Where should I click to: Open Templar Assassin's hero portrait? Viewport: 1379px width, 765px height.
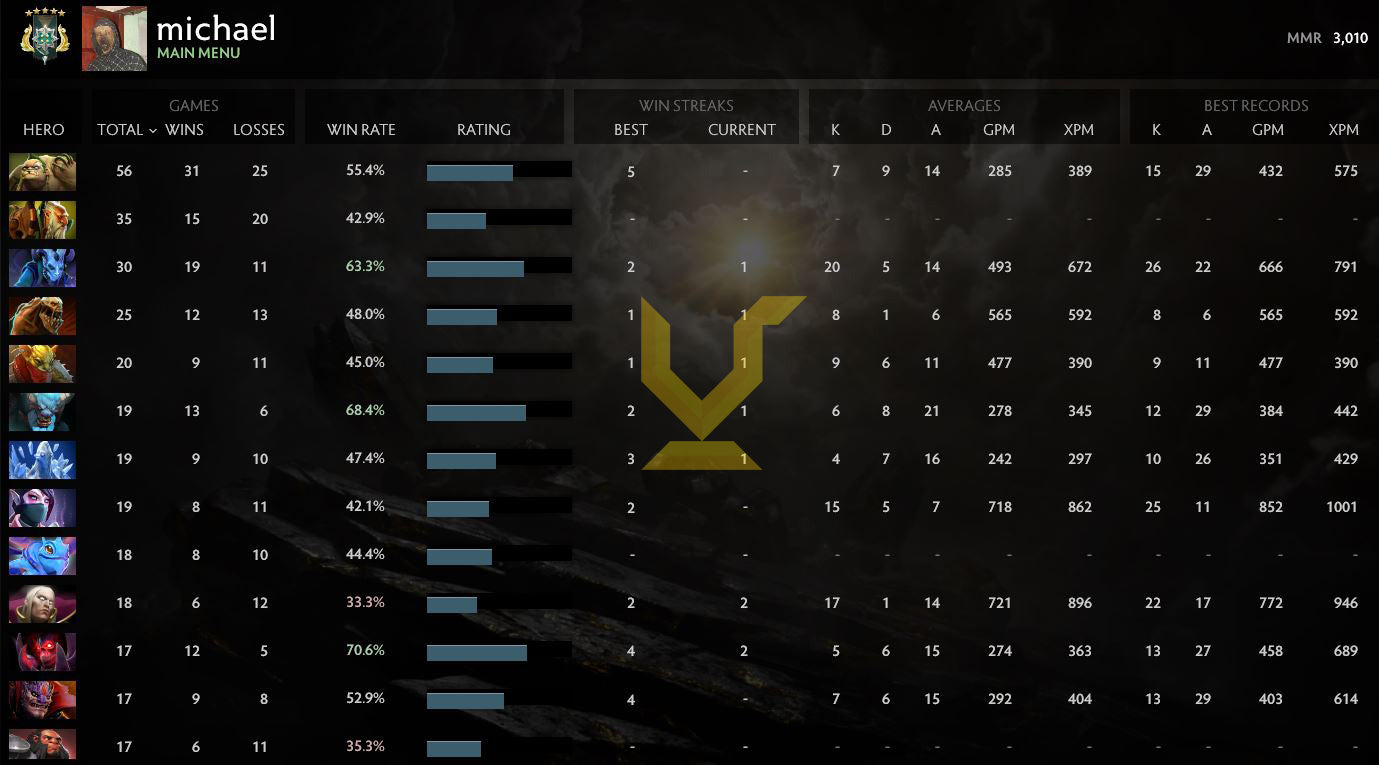click(42, 507)
